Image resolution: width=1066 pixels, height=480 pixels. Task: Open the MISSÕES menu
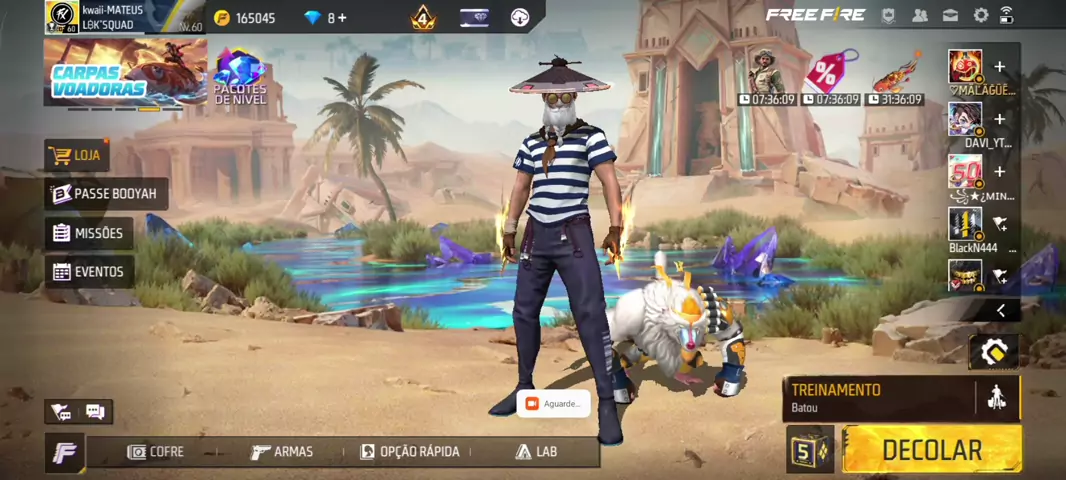click(x=90, y=233)
